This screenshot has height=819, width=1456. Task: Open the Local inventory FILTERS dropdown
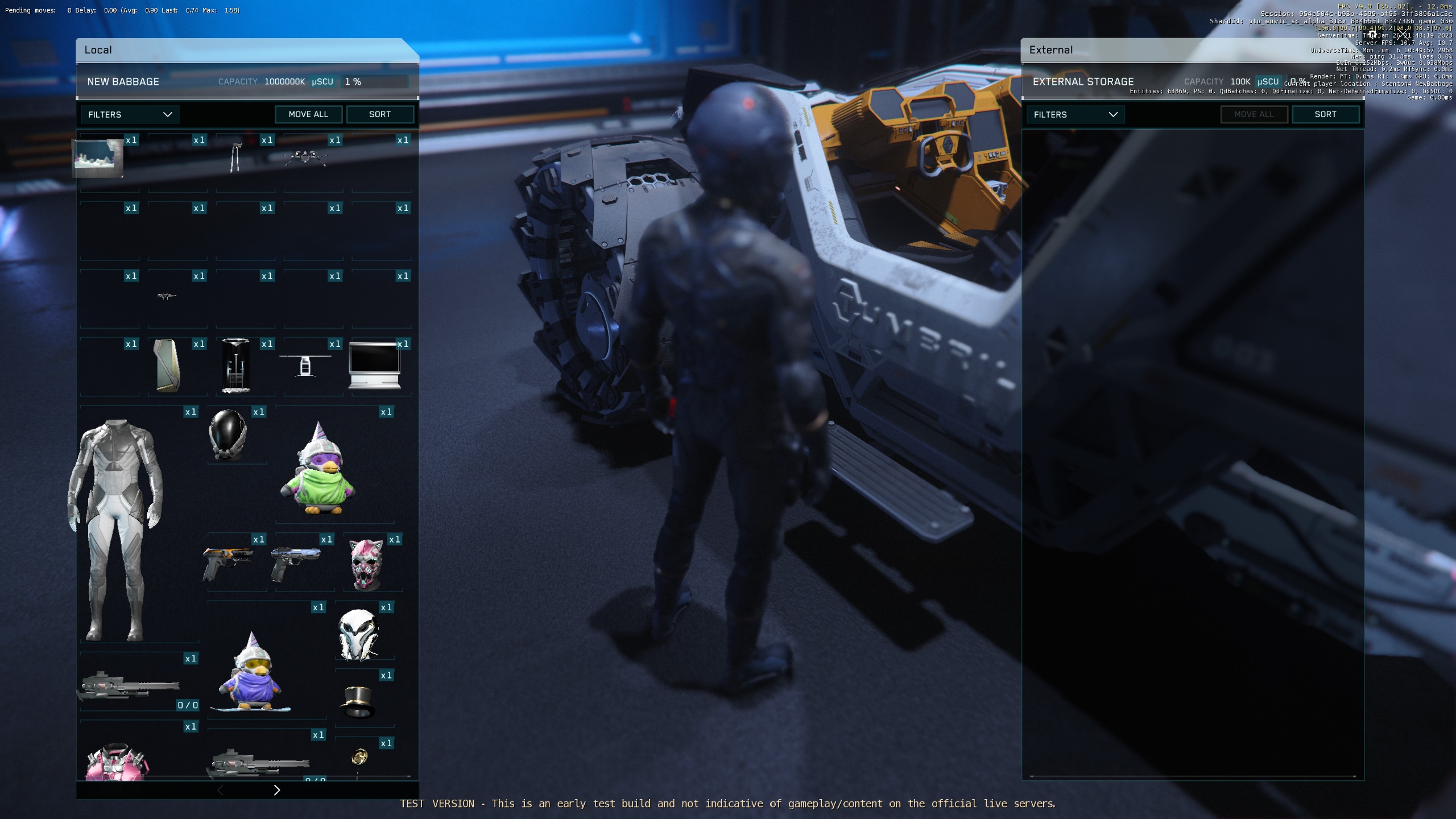pyautogui.click(x=130, y=114)
